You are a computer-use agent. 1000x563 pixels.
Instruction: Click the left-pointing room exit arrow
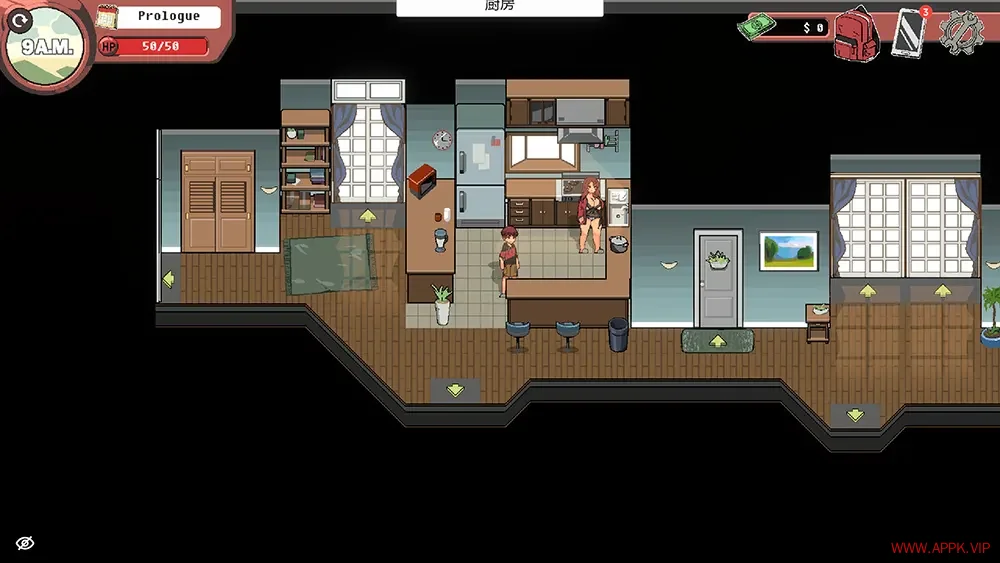coord(168,279)
